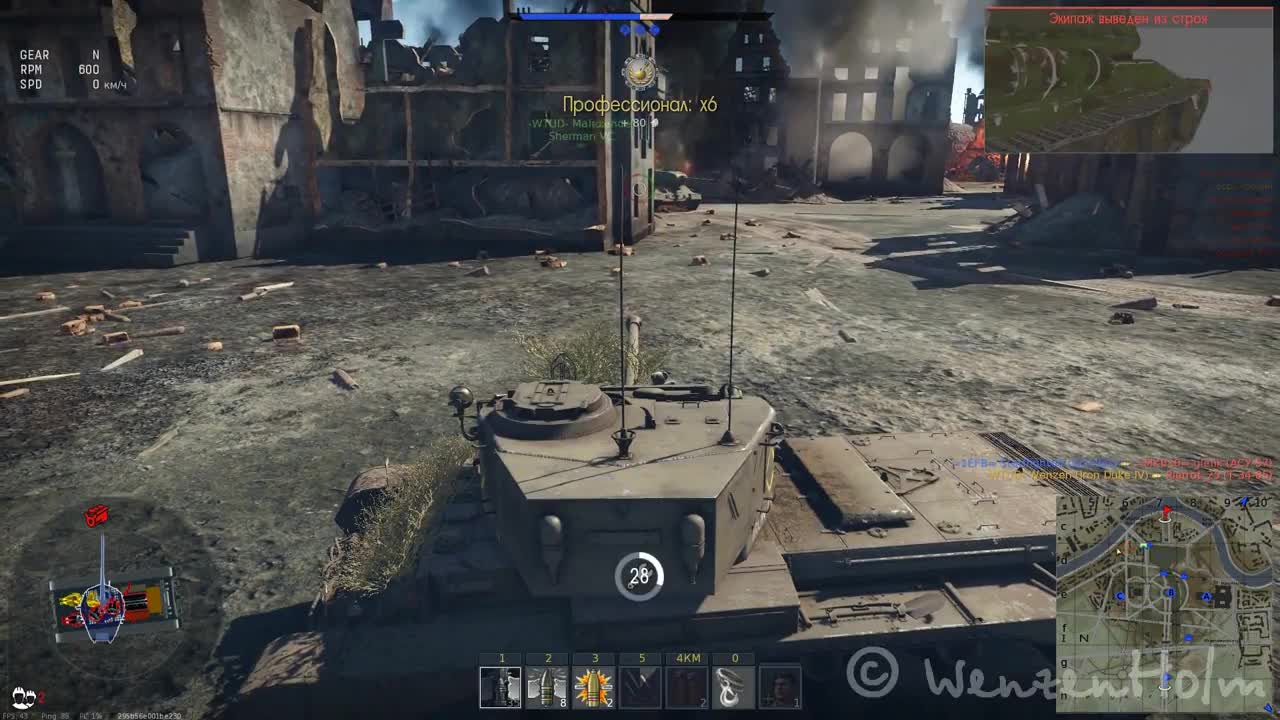The height and width of the screenshot is (720, 1280).
Task: Select the high-explosive shell with burst icon
Action: pos(594,686)
